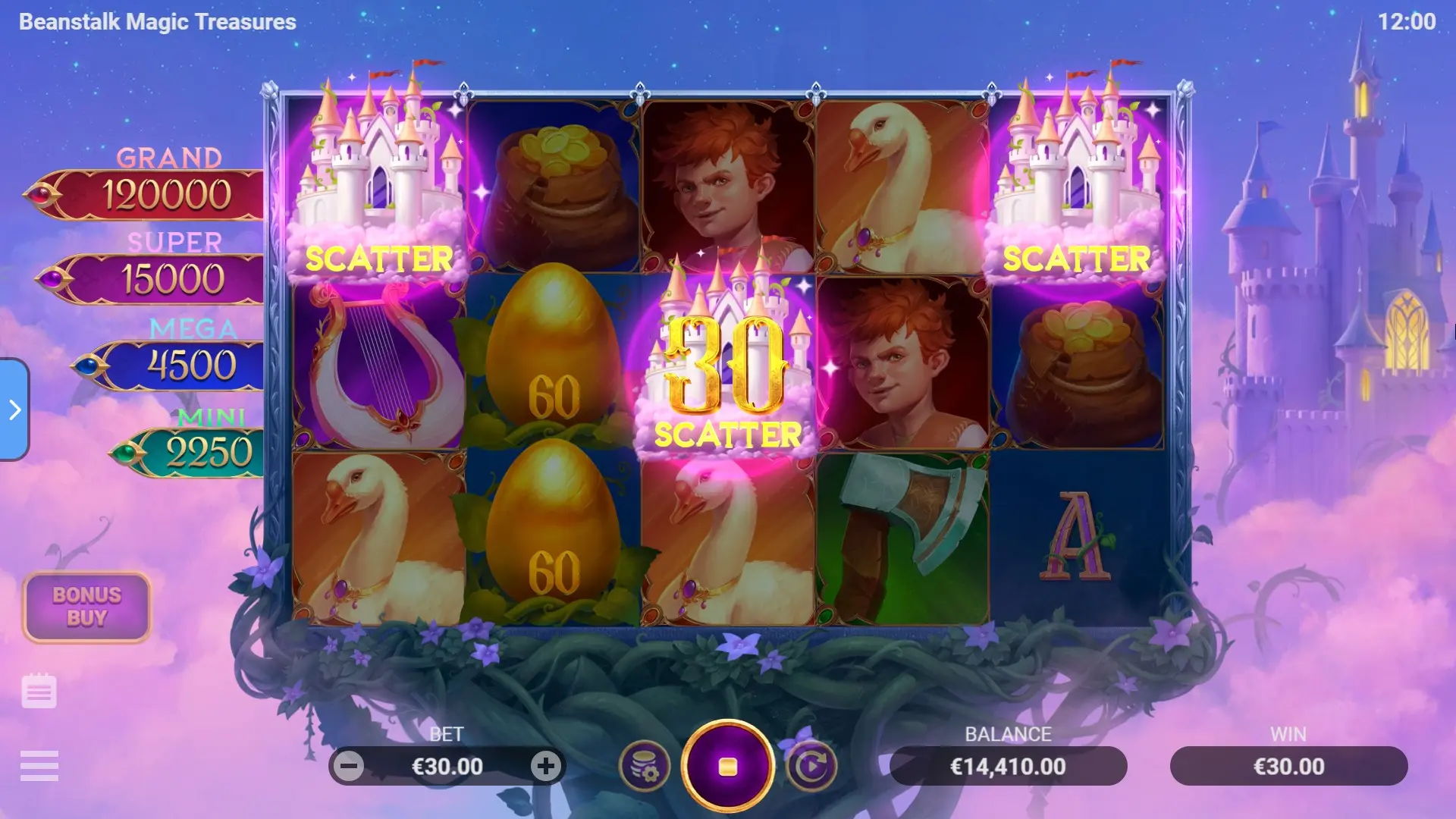
Task: Stop the spin with the center button
Action: (727, 767)
